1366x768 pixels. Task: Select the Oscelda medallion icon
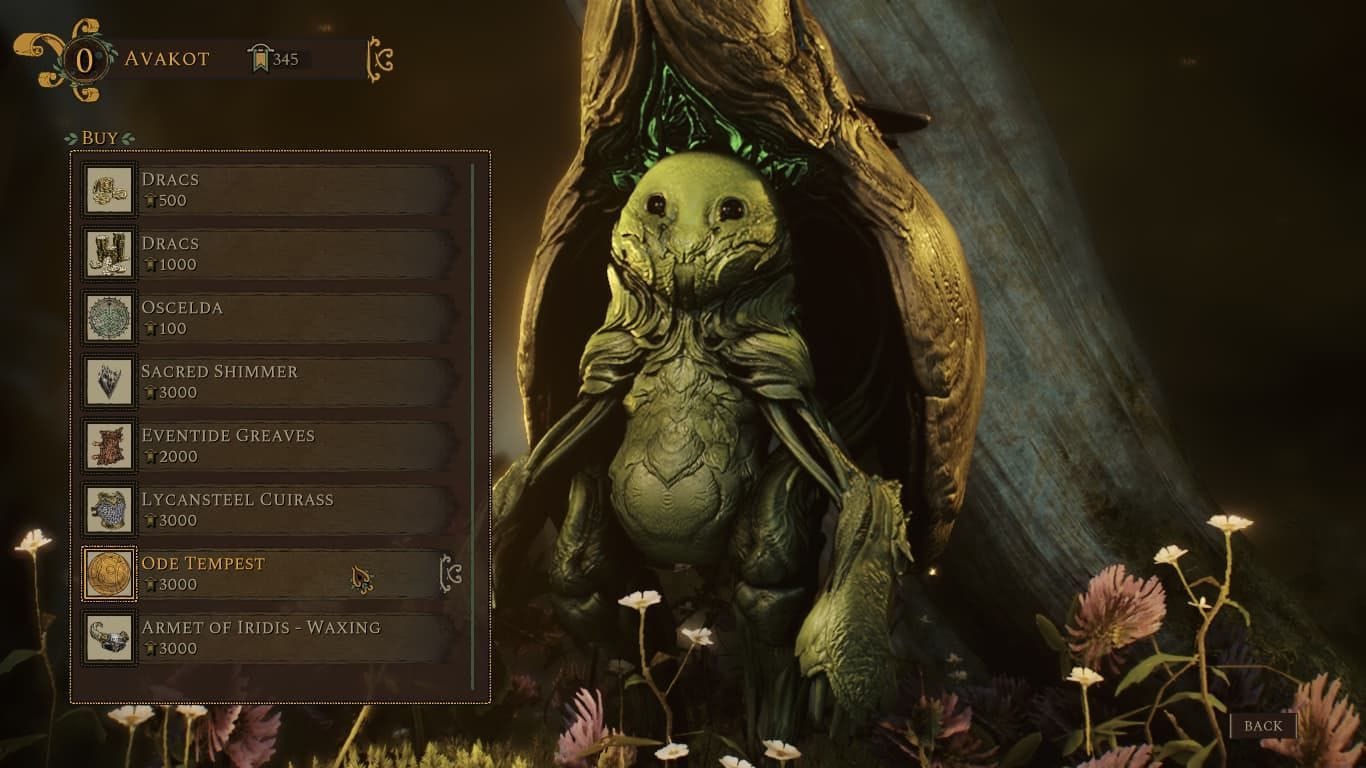coord(108,318)
